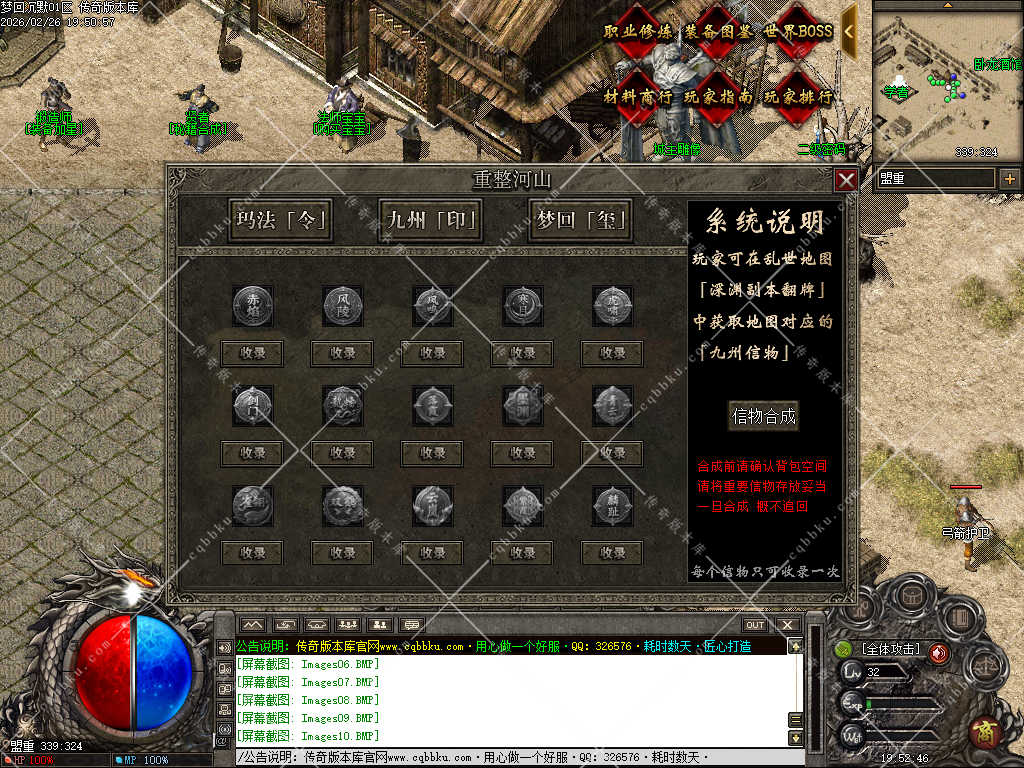Click the 信物合成 synthesis button
This screenshot has width=1024, height=768.
tap(763, 416)
